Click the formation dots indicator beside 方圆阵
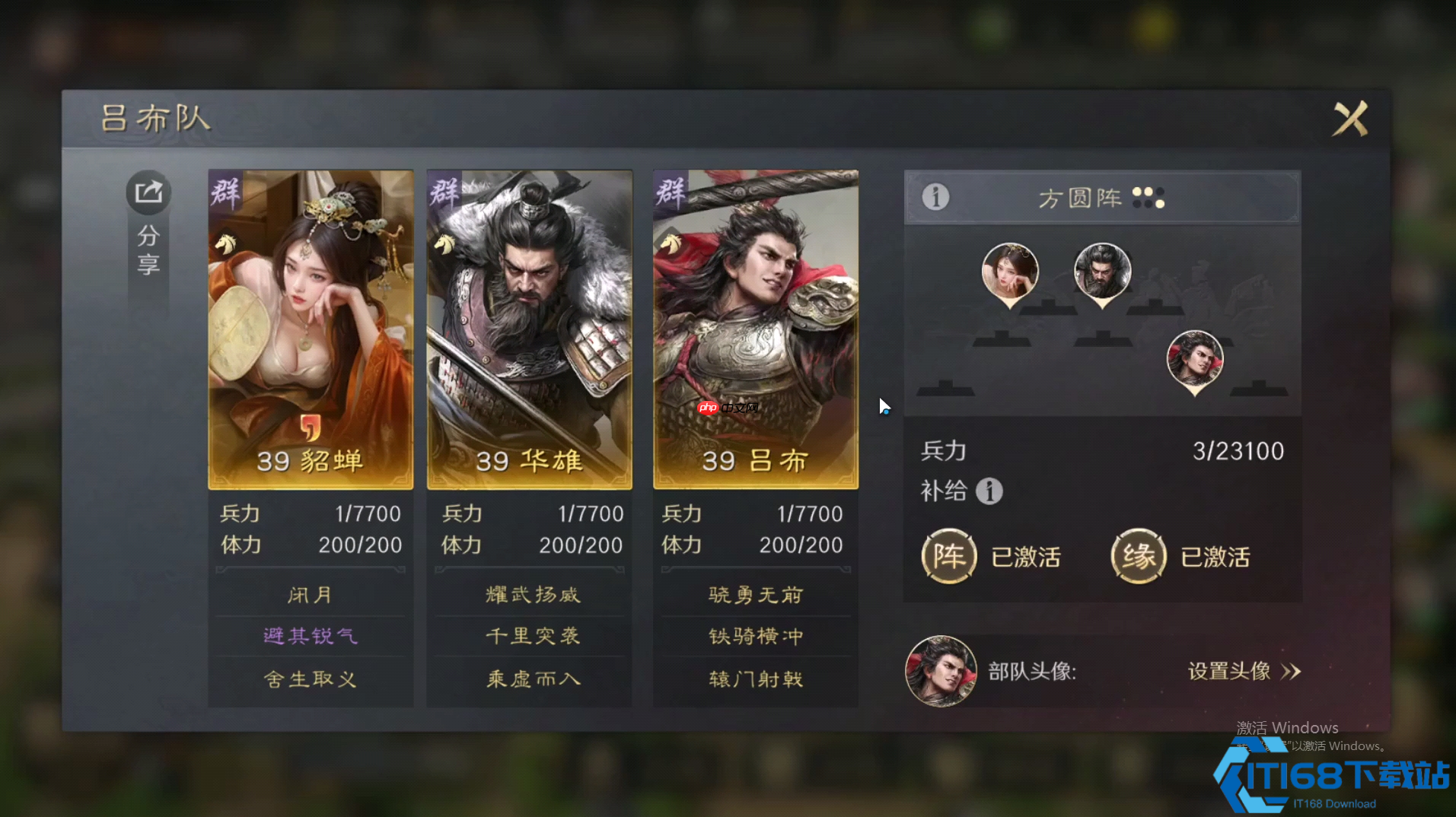 click(1150, 198)
